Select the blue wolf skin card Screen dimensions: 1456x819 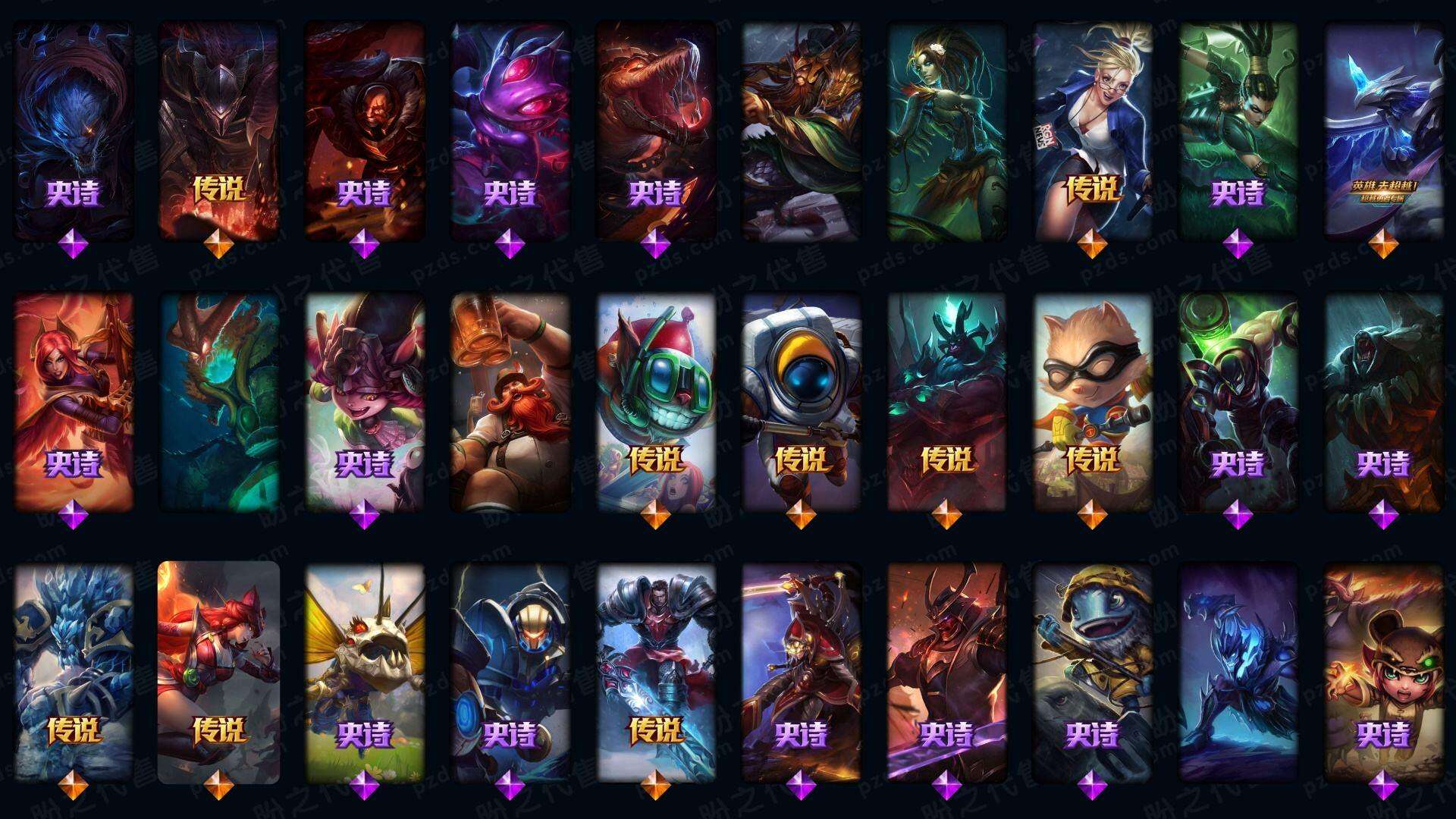74,129
